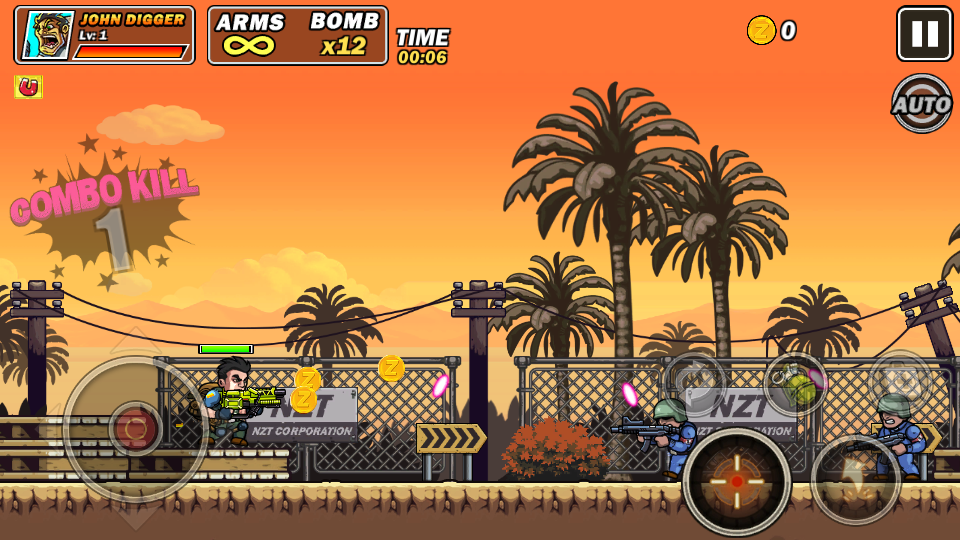
Task: Tap the jump button
Action: [x=855, y=480]
